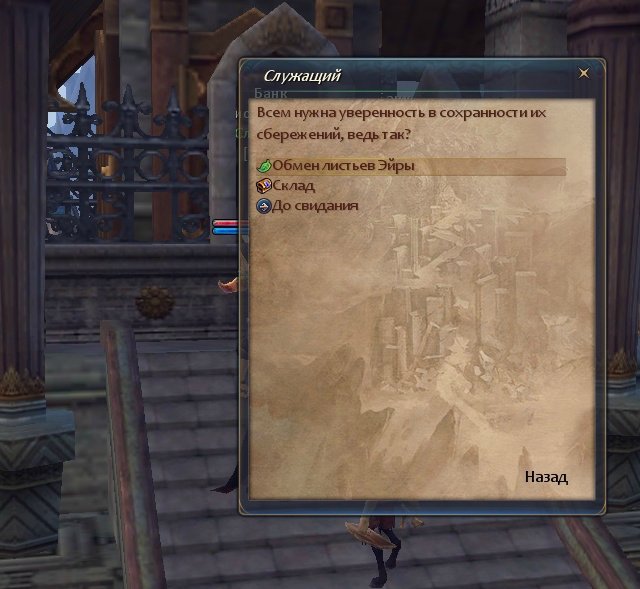Click the Назад back button
The image size is (640, 589).
point(546,477)
